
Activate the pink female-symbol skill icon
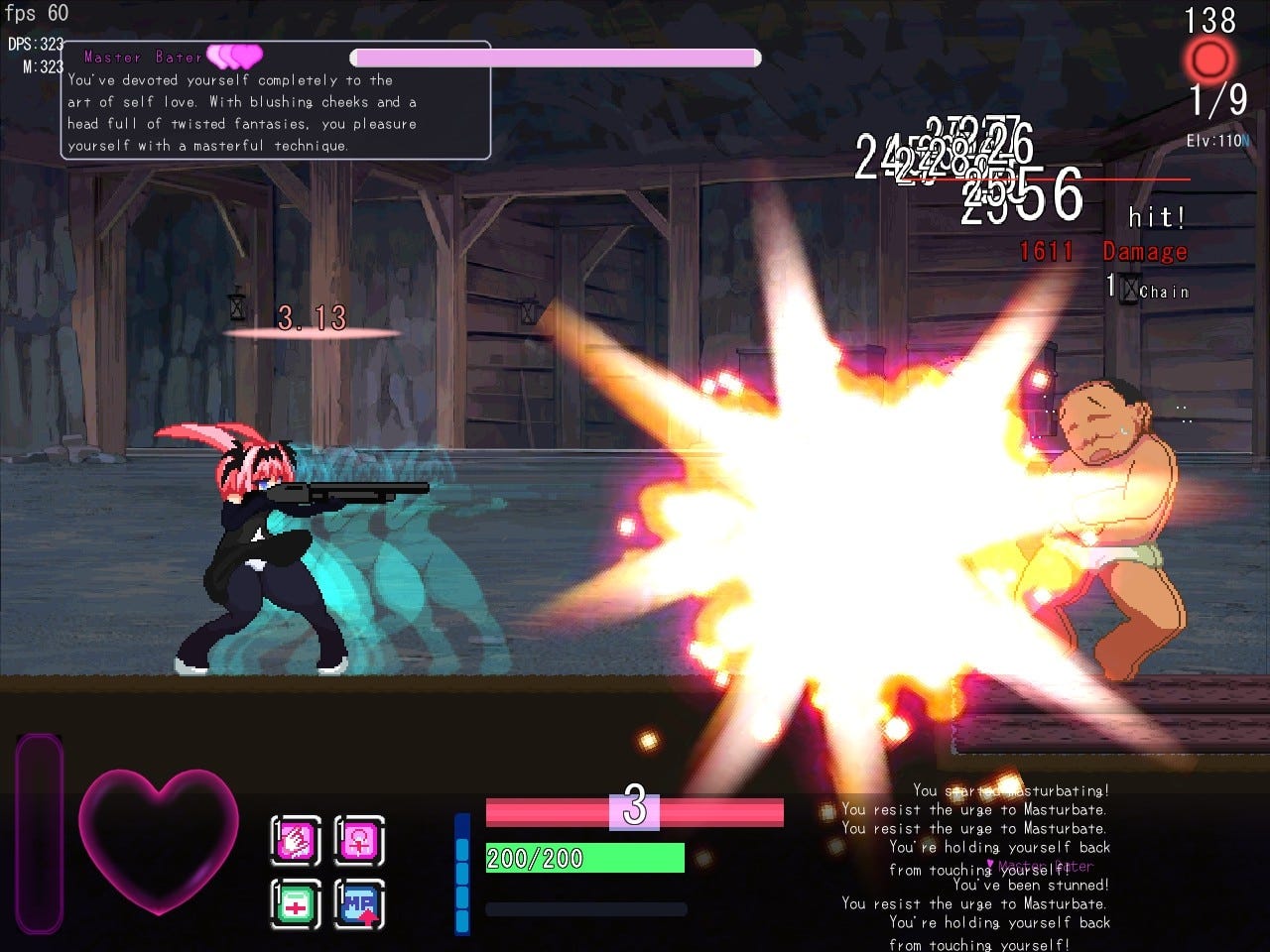click(x=358, y=838)
